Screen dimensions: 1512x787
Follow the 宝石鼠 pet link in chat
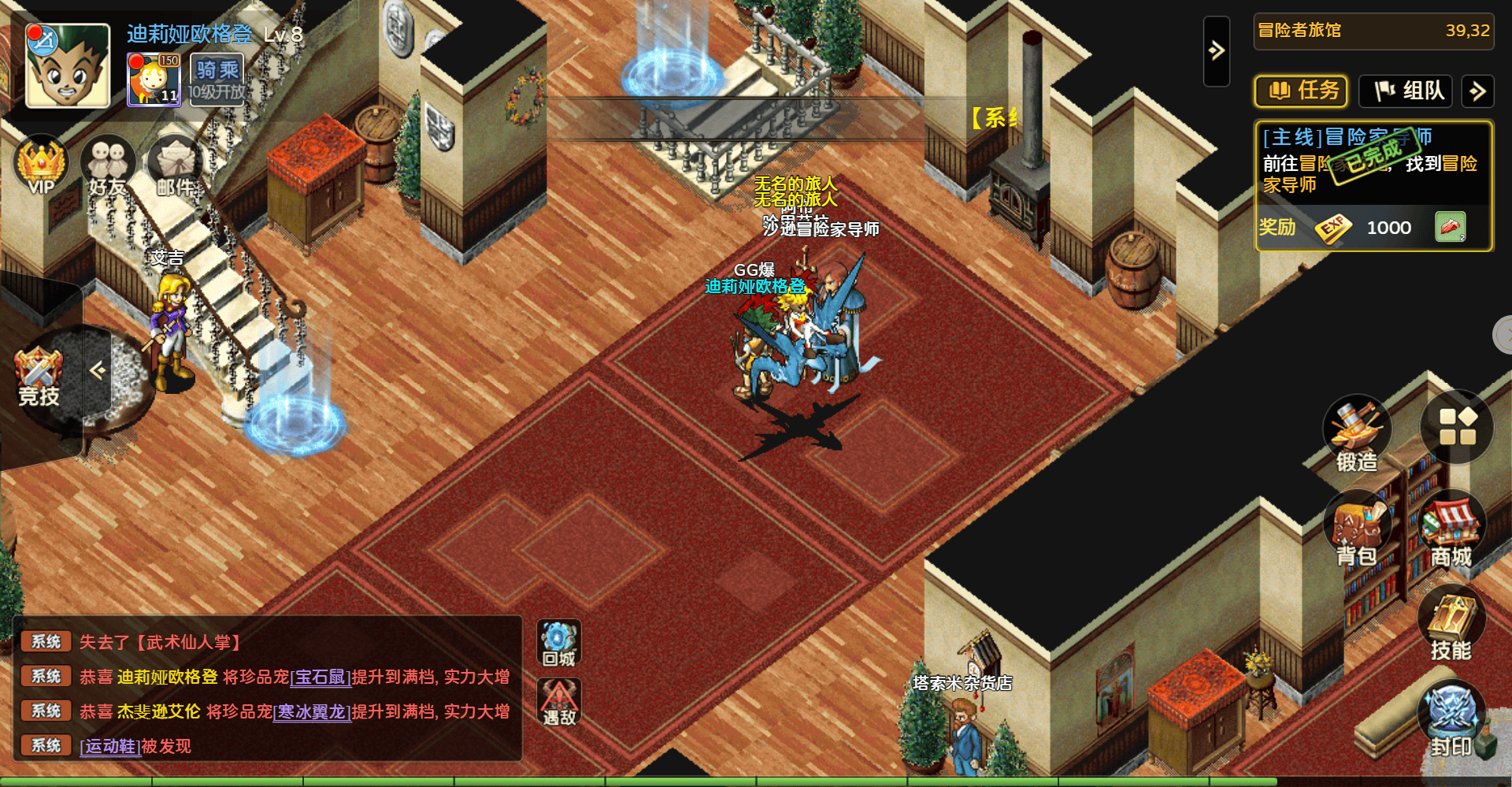321,677
